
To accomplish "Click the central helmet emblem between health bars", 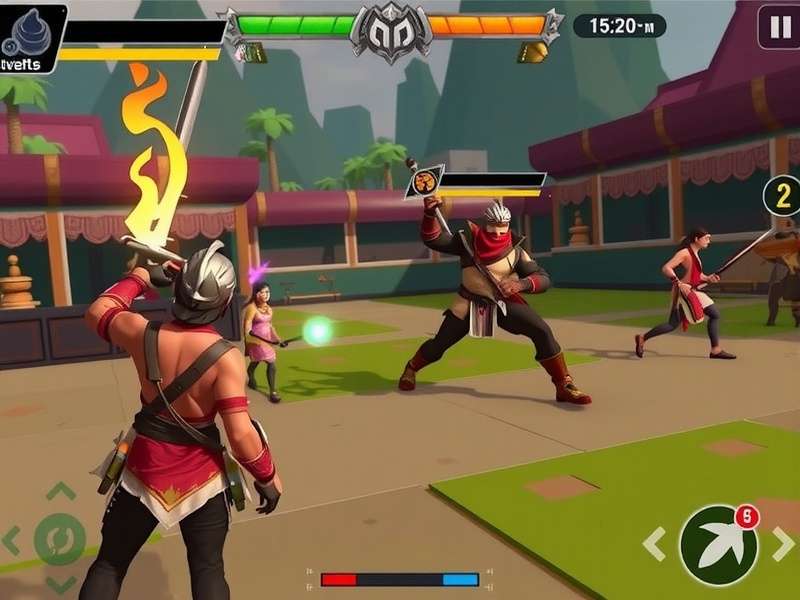I will 391,30.
